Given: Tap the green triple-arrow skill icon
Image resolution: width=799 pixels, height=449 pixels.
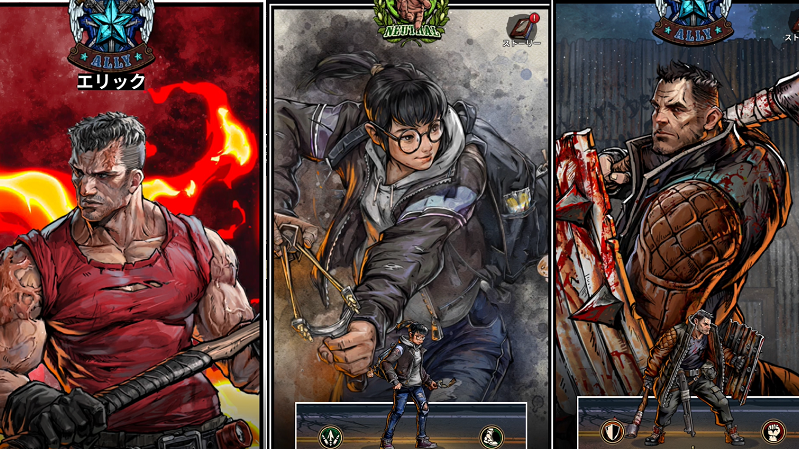Looking at the screenshot, I should pyautogui.click(x=331, y=436).
